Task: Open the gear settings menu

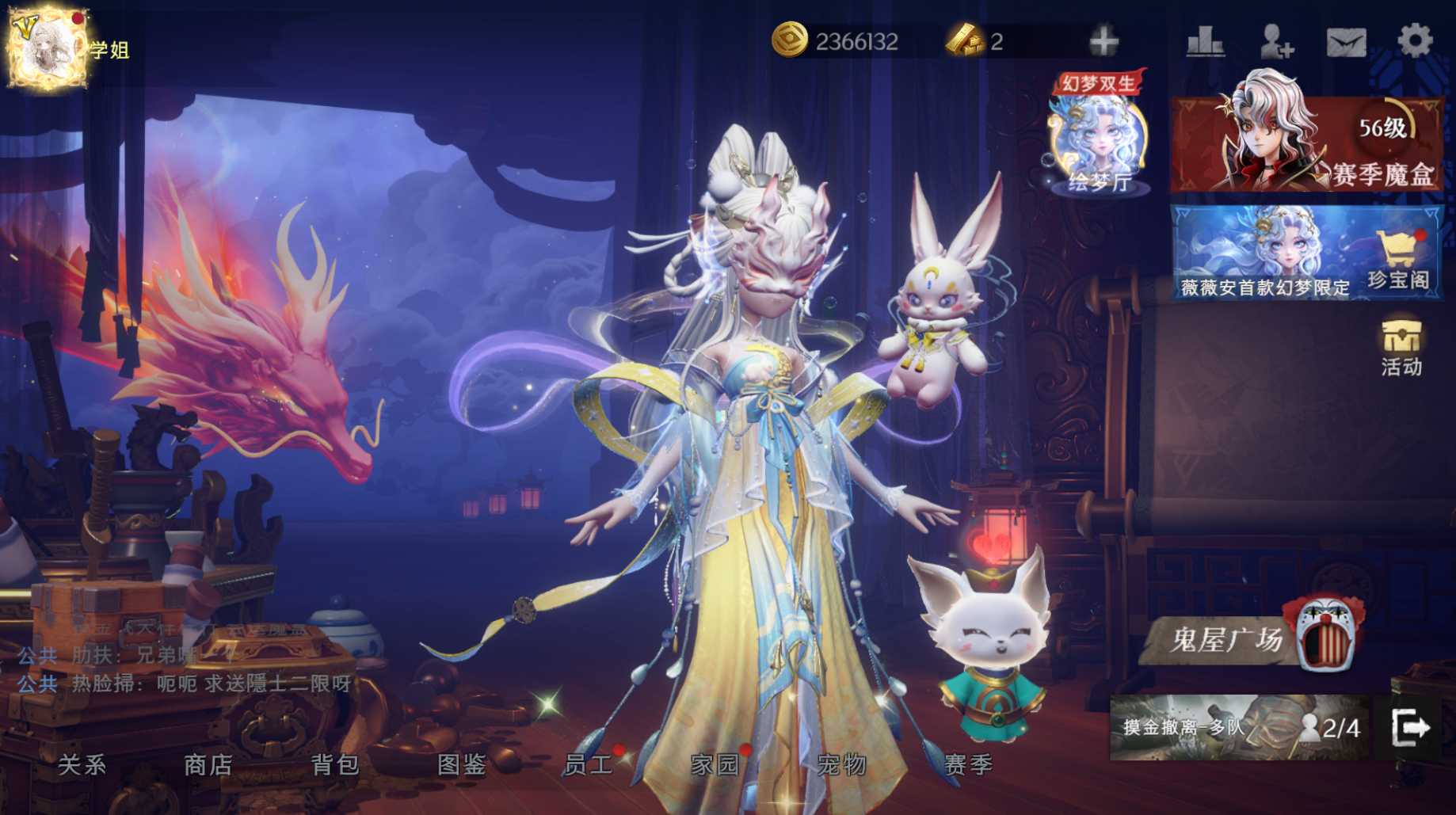Action: 1415,40
